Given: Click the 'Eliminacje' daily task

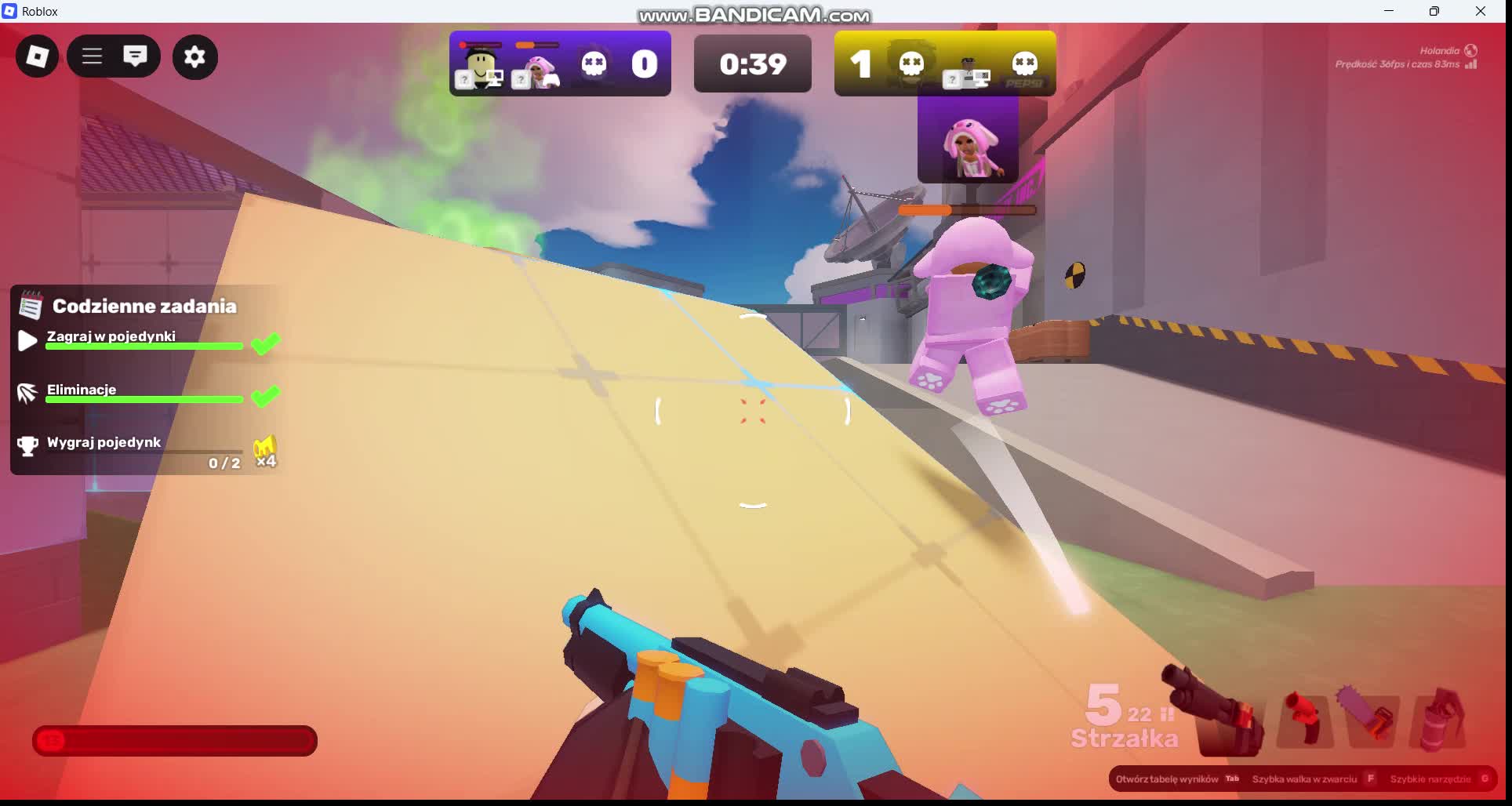Looking at the screenshot, I should tap(82, 390).
